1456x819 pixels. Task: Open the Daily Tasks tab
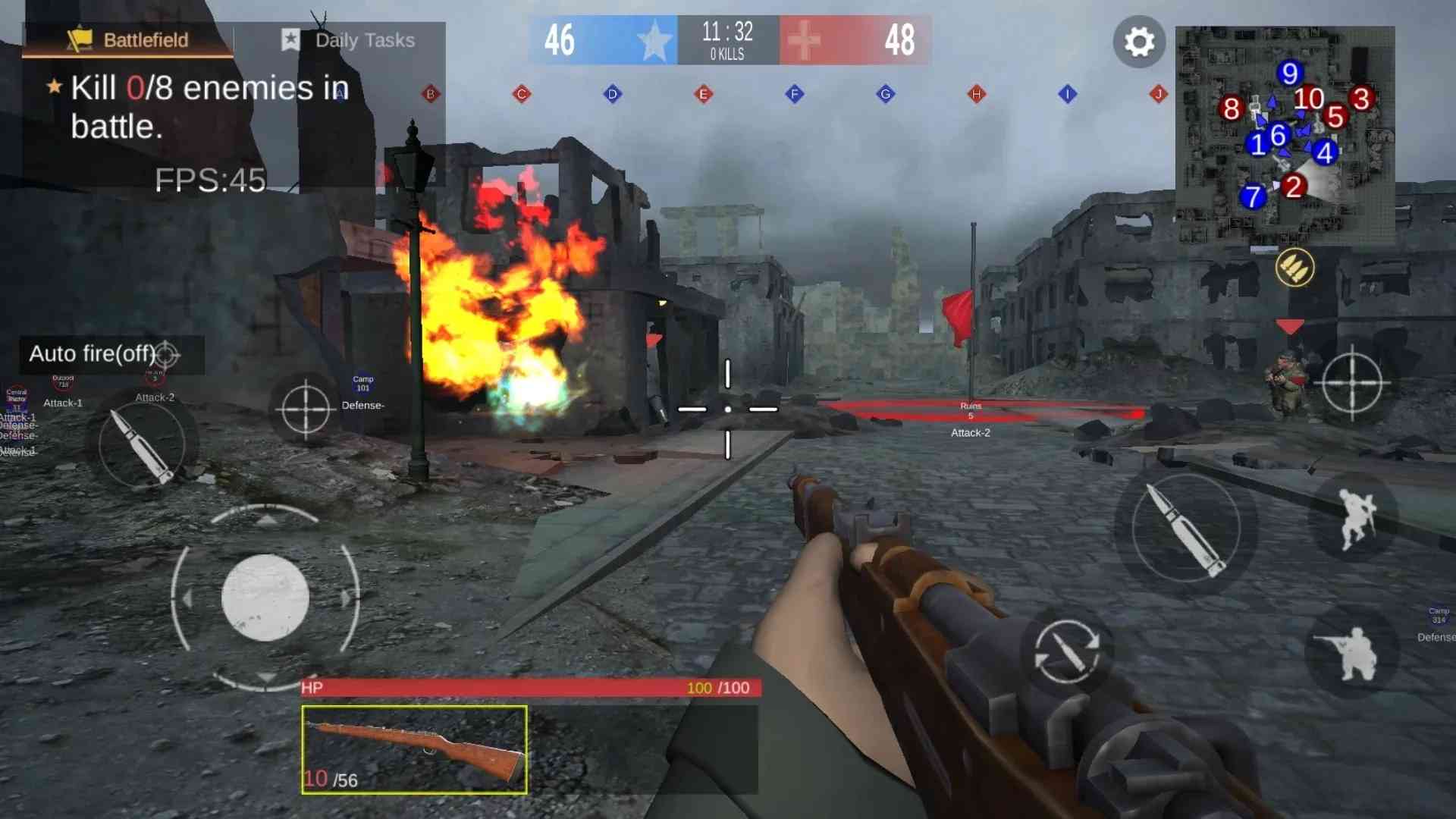tap(349, 39)
